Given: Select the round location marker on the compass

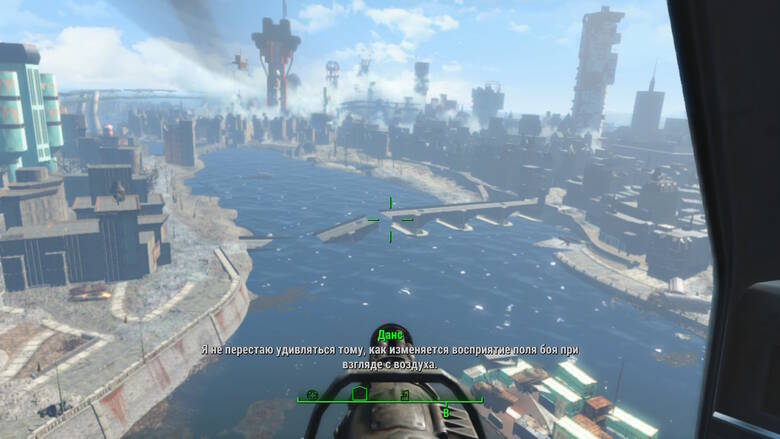Looking at the screenshot, I should pos(312,395).
